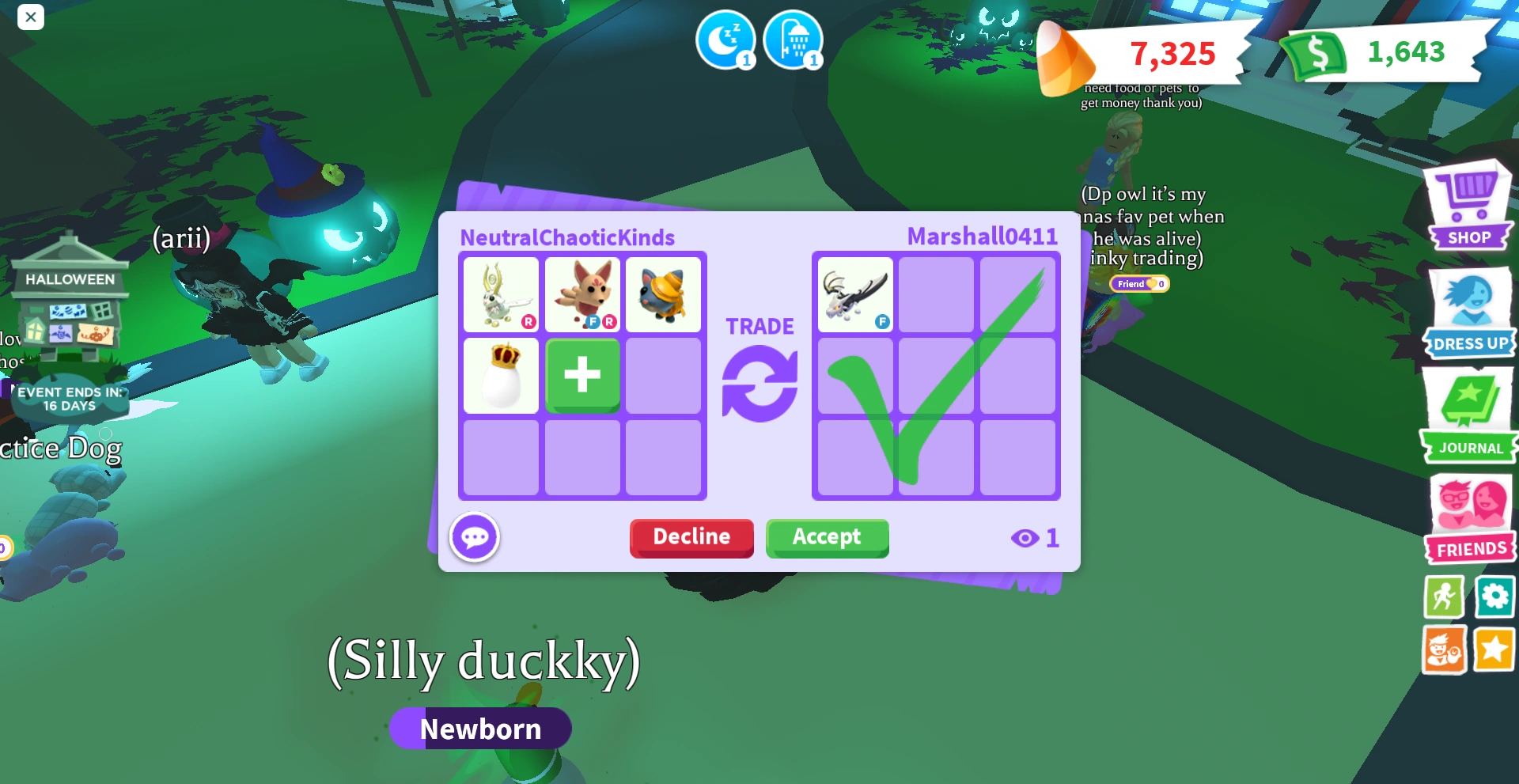Select the Kitsune pet in trade offer
The image size is (1519, 784).
(x=582, y=294)
